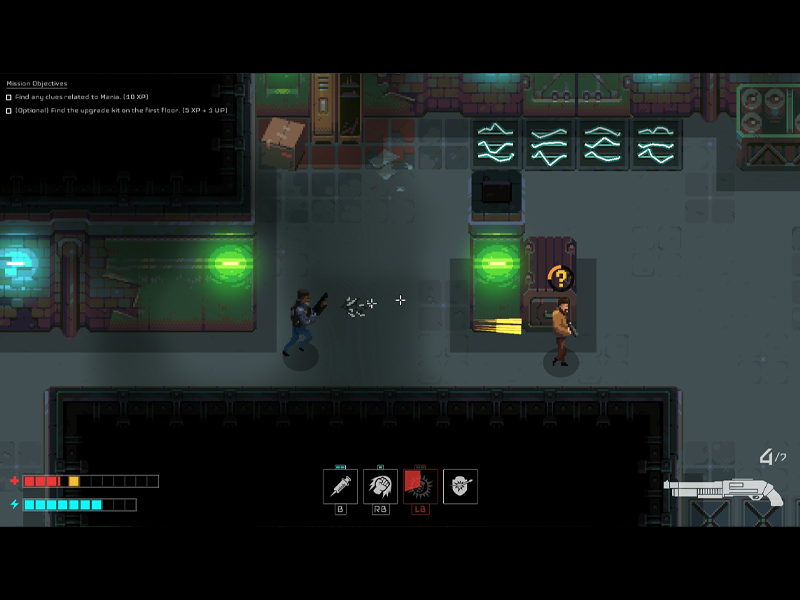Open the Mission Objectives header
Viewport: 800px width, 600px height.
pos(37,83)
